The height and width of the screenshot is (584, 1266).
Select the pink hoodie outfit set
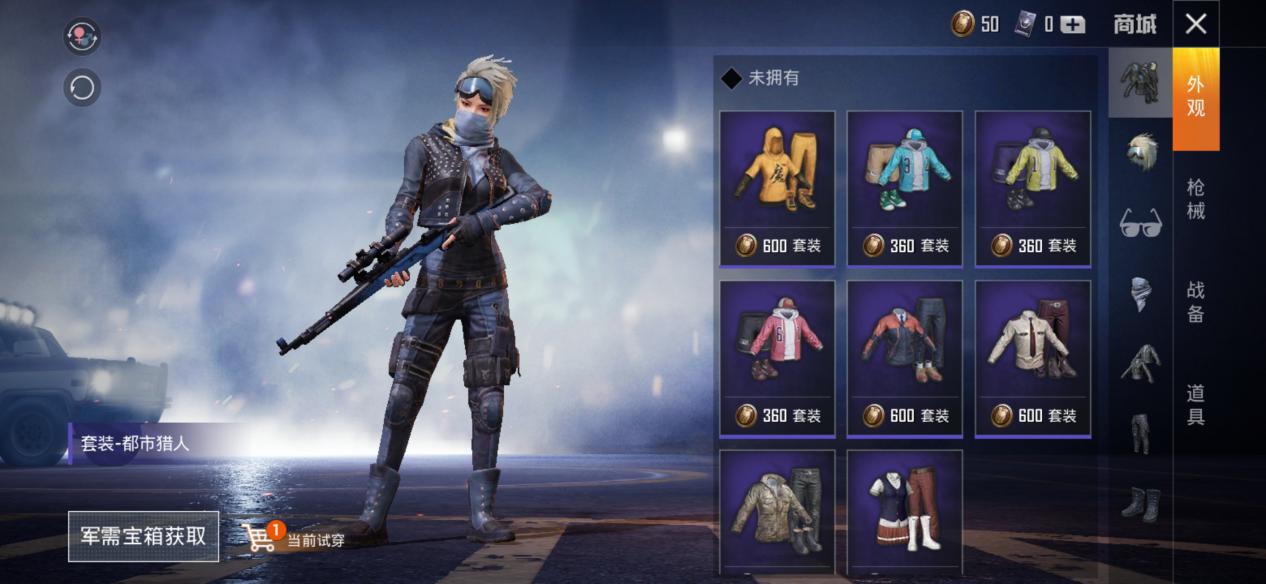pos(777,358)
